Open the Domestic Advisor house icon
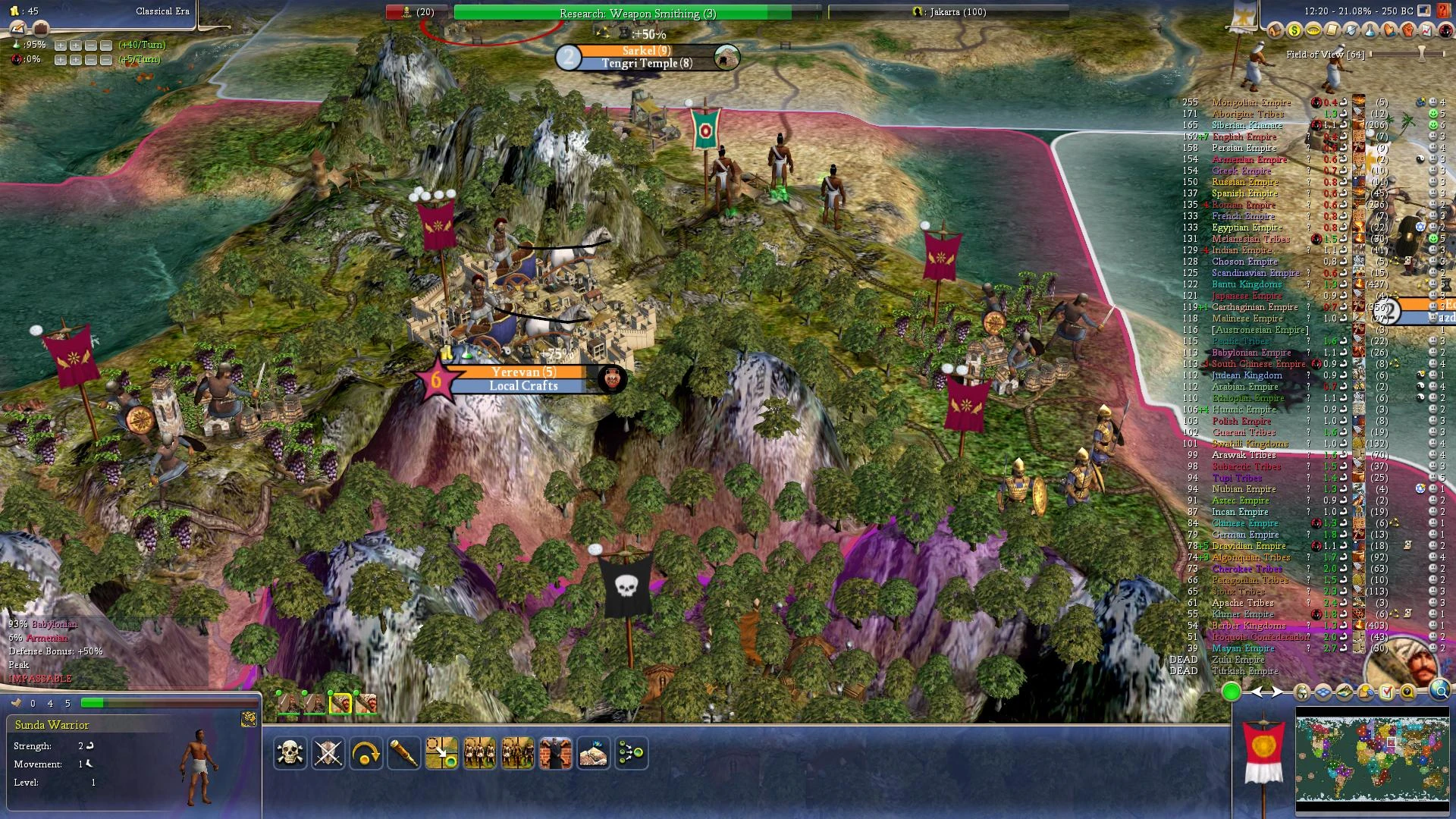Viewport: 1456px width, 819px height. click(x=1276, y=30)
